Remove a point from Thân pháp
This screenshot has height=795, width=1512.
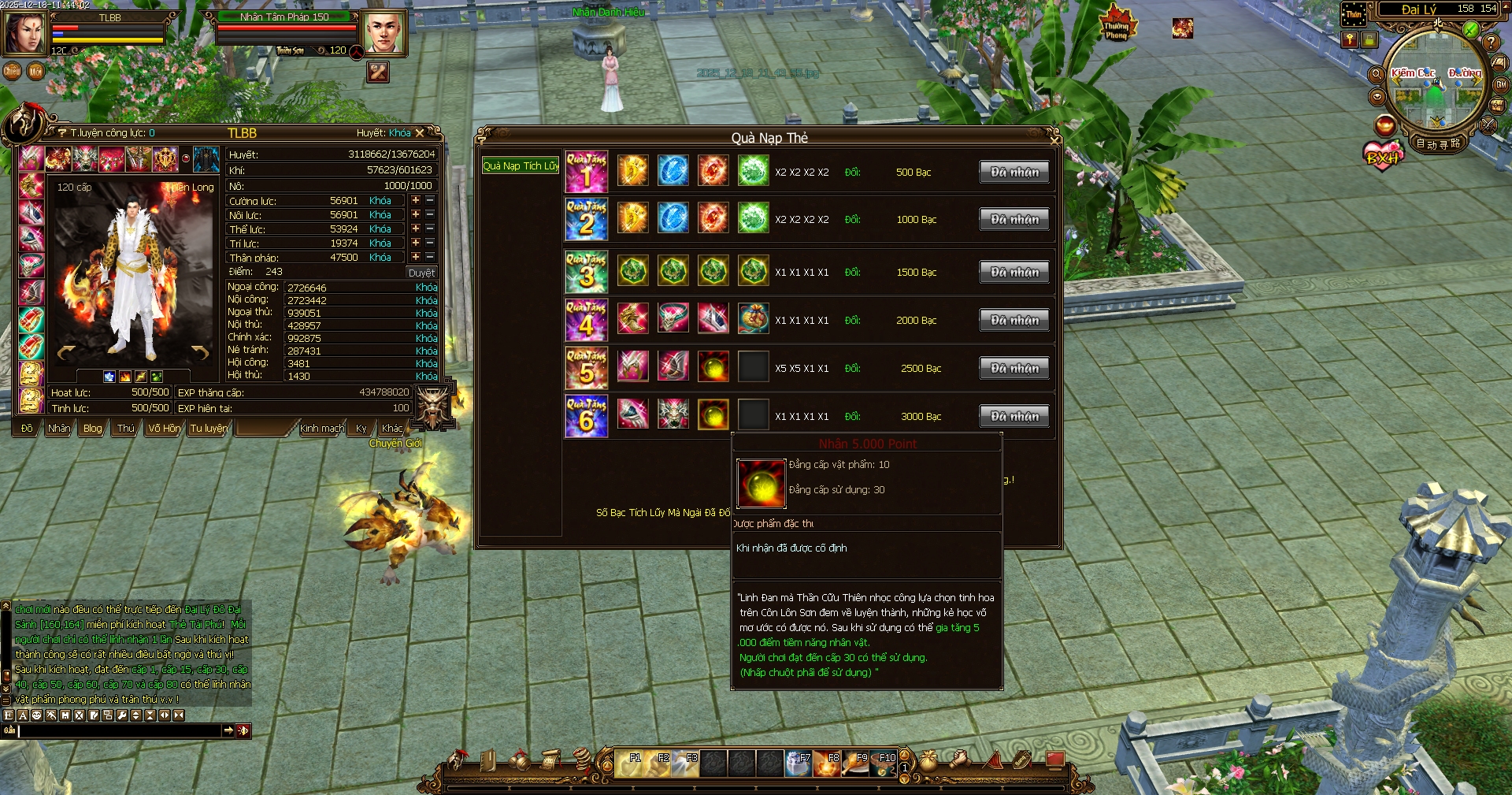point(430,257)
